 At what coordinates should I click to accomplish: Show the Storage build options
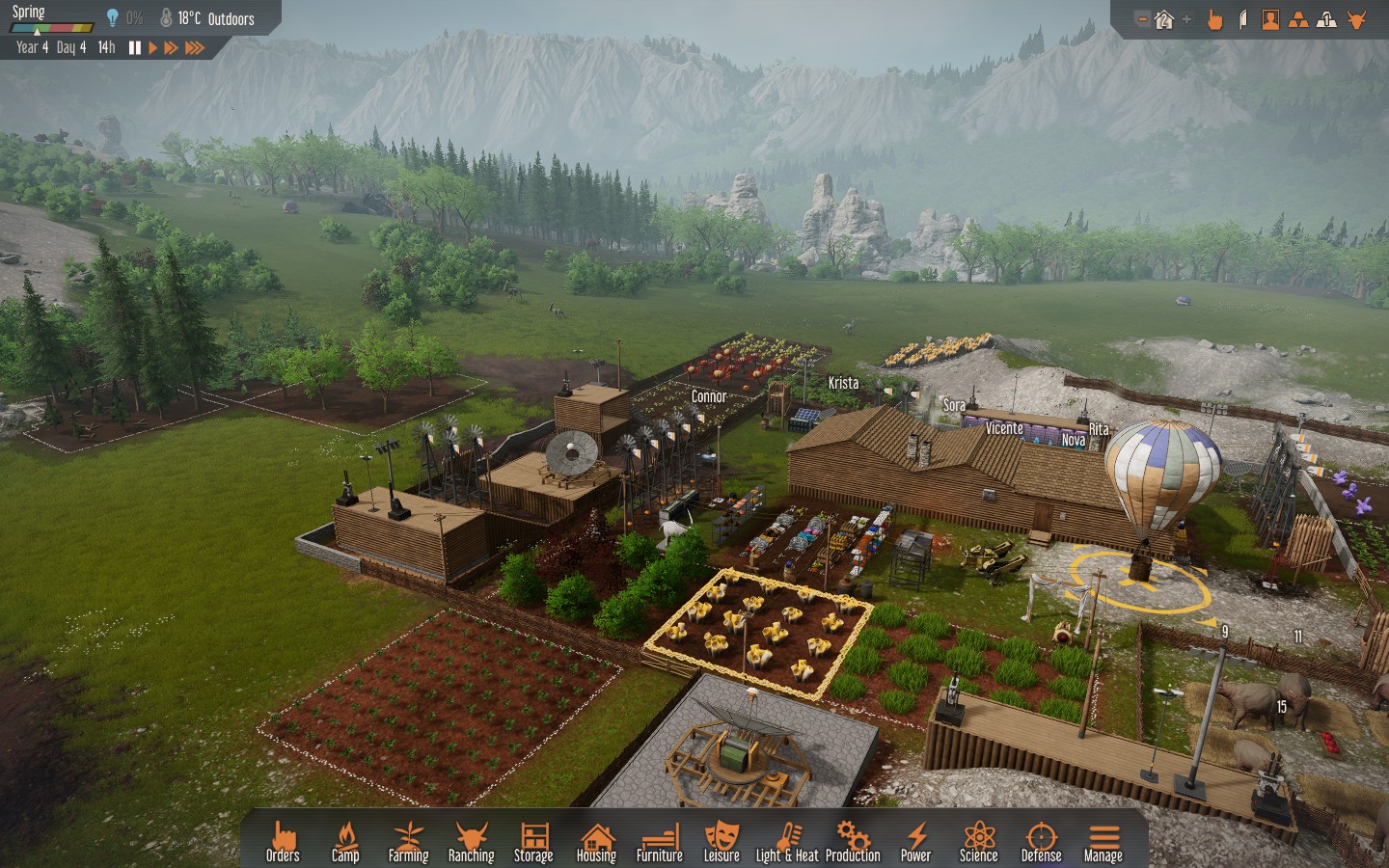pos(533,841)
